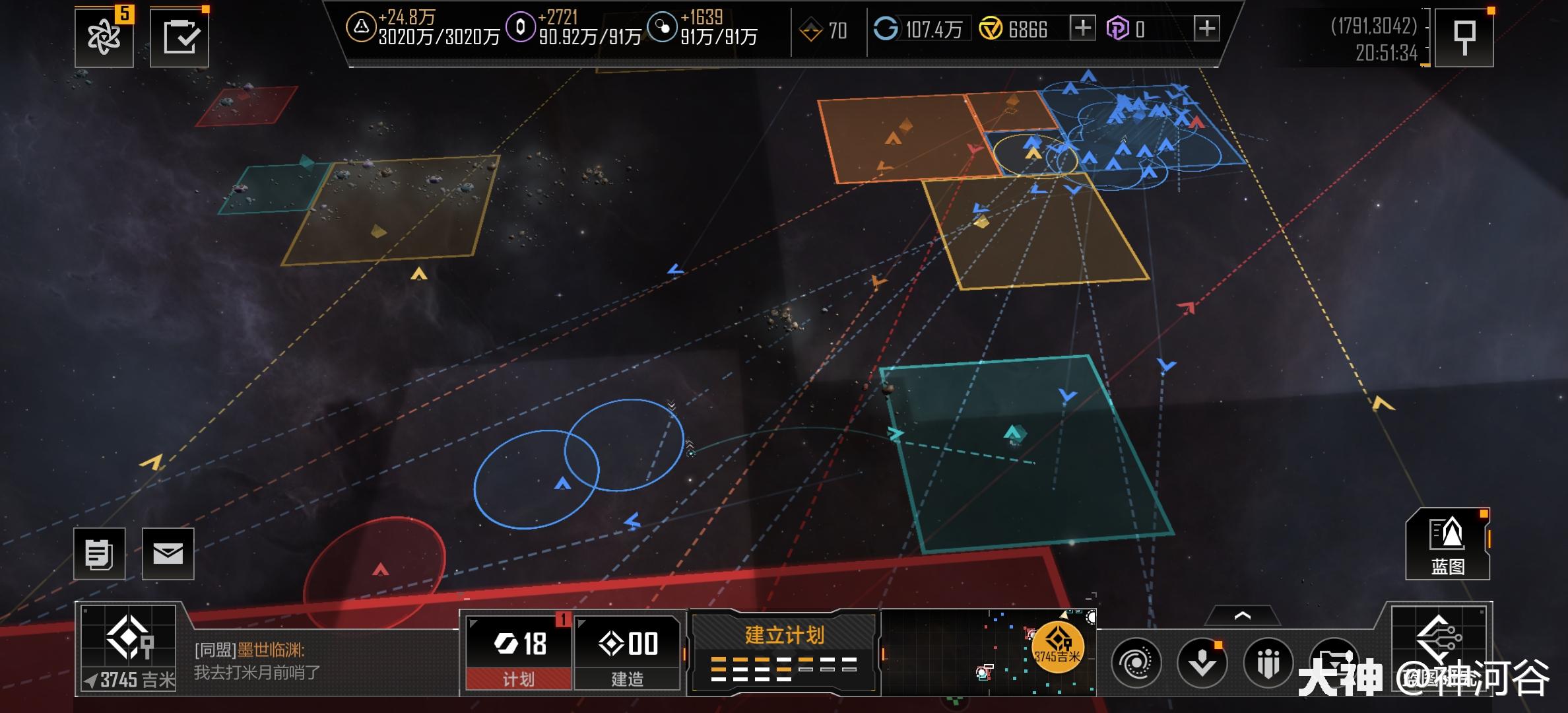Image resolution: width=1568 pixels, height=713 pixels.
Task: Open the 建立计划 plan panel
Action: [784, 652]
